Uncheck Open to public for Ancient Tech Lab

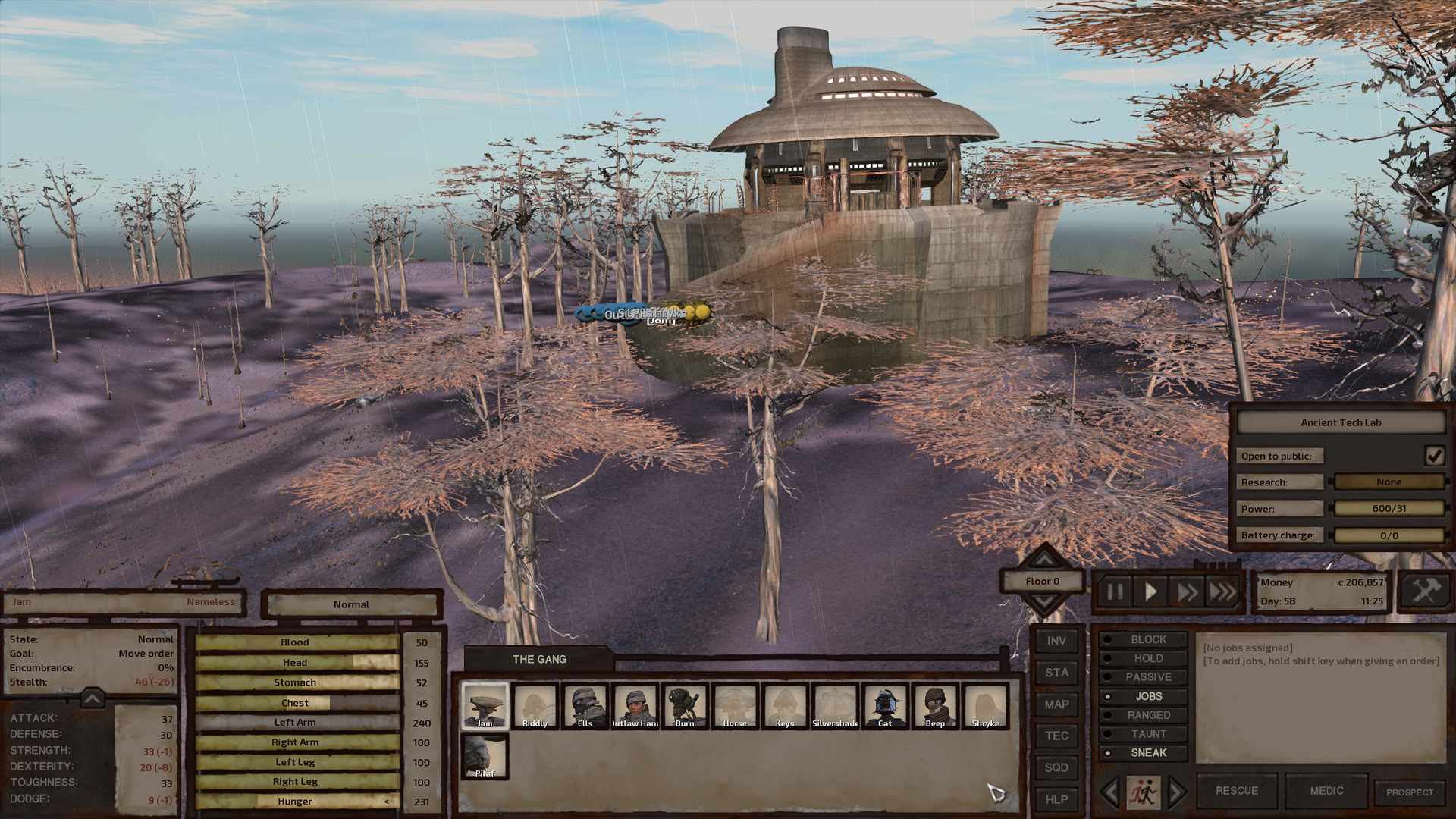(1434, 455)
